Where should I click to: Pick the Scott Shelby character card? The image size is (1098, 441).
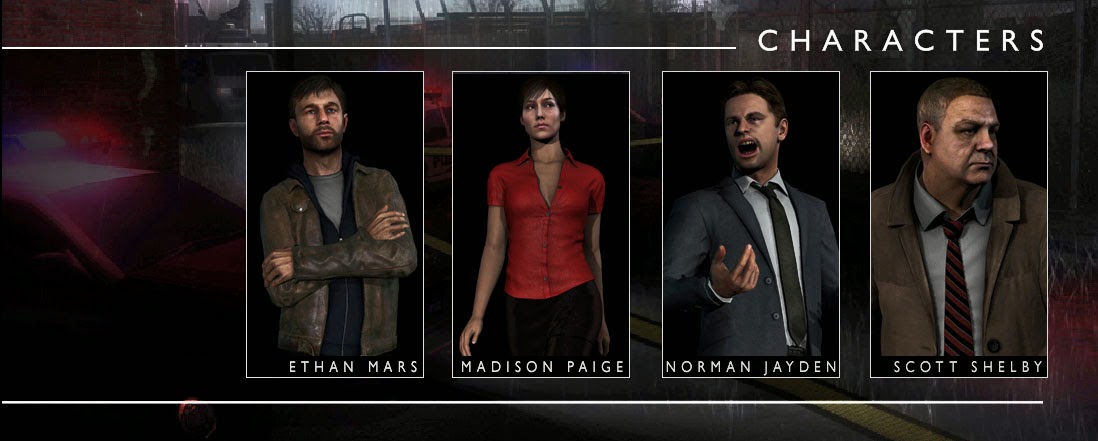[958, 225]
